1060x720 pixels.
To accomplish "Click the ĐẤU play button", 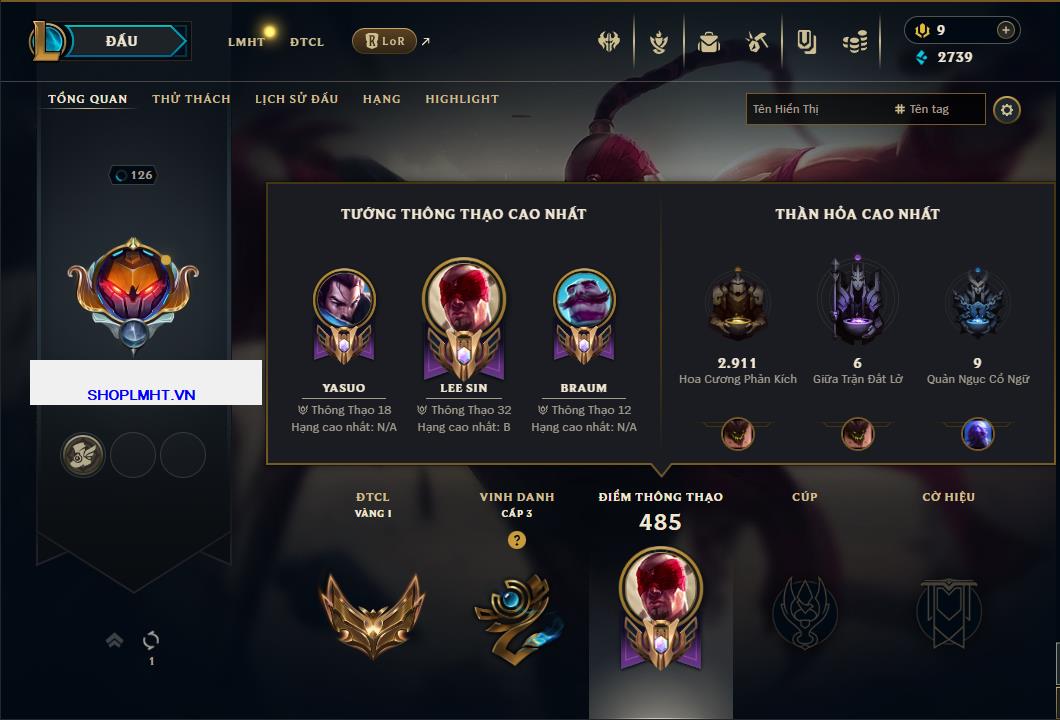I will point(122,41).
